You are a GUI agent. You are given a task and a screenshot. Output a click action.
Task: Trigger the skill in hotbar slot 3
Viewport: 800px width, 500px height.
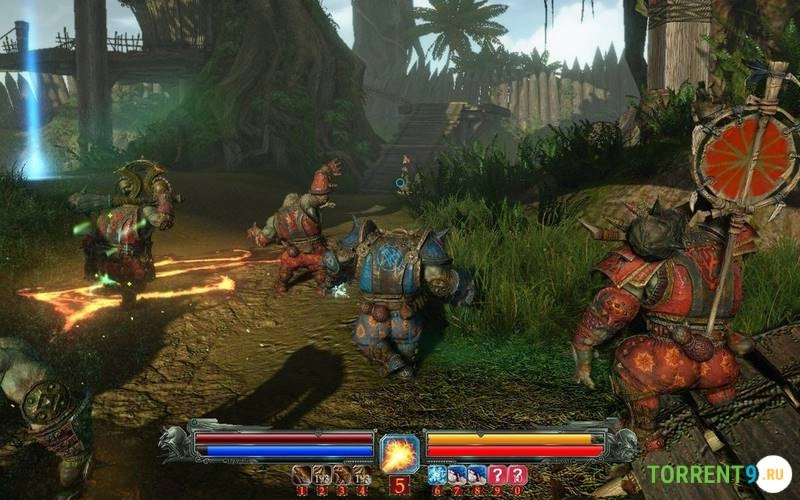pyautogui.click(x=341, y=475)
